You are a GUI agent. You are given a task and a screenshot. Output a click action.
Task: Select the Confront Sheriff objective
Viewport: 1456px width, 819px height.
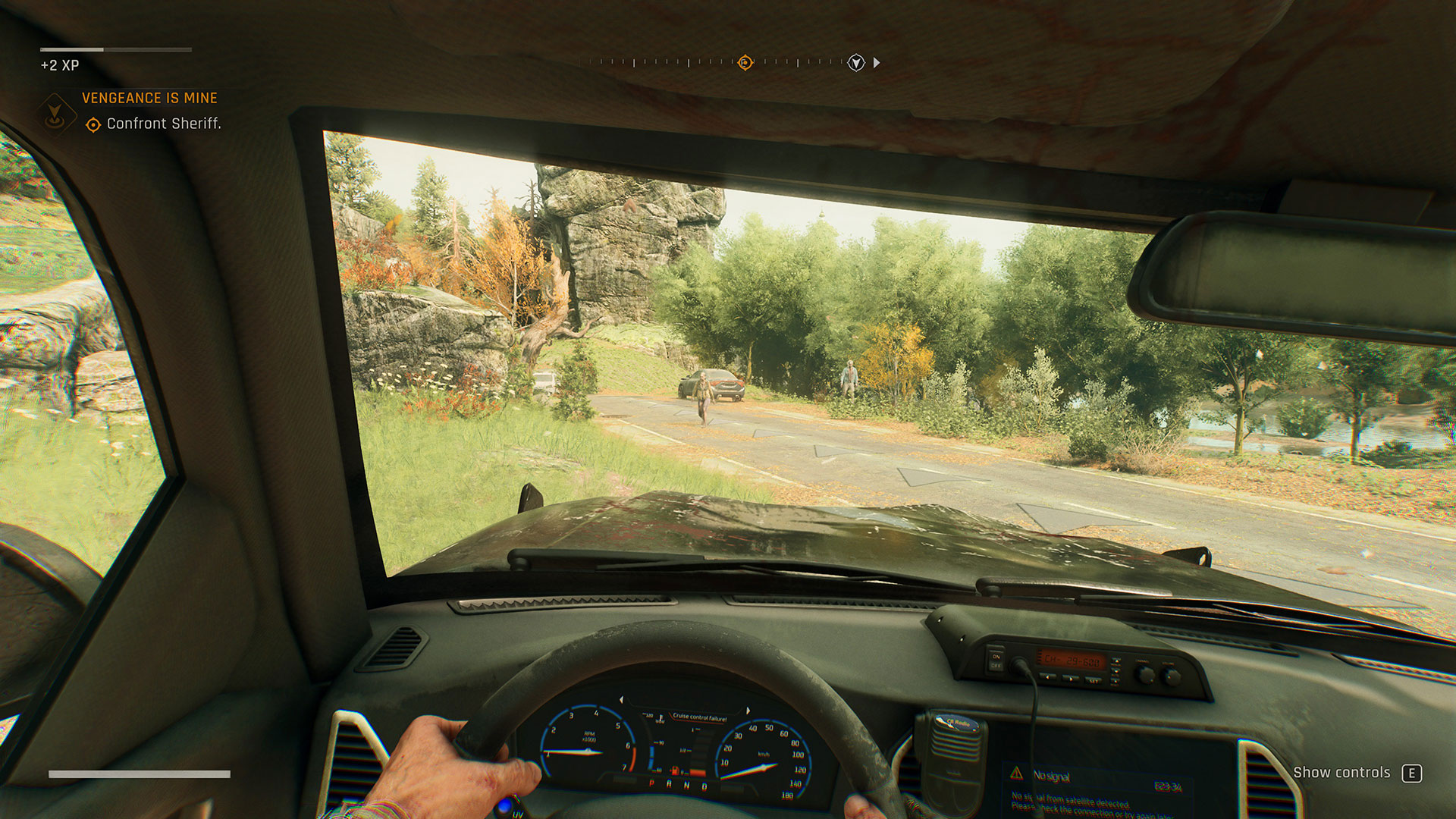pos(163,124)
